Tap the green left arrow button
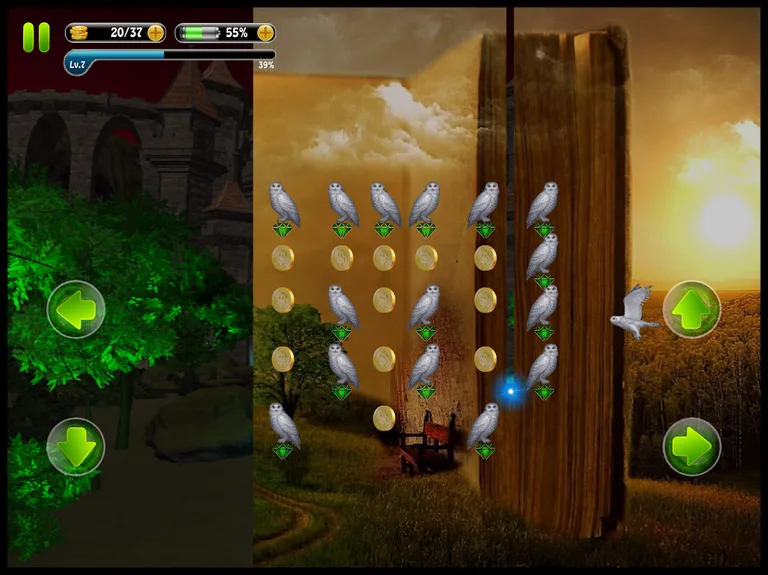 coord(76,310)
